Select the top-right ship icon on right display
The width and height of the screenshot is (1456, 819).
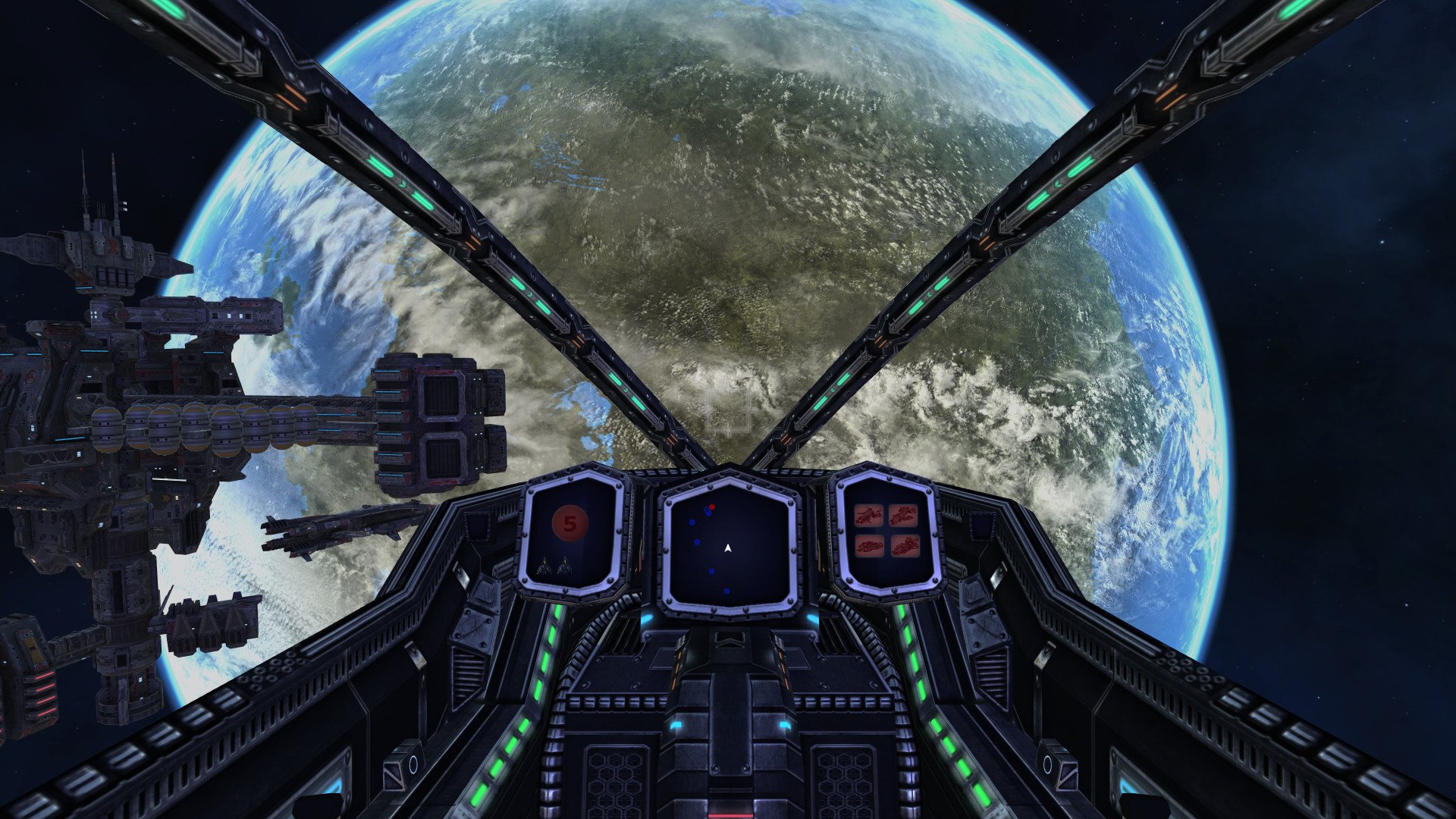pyautogui.click(x=904, y=515)
